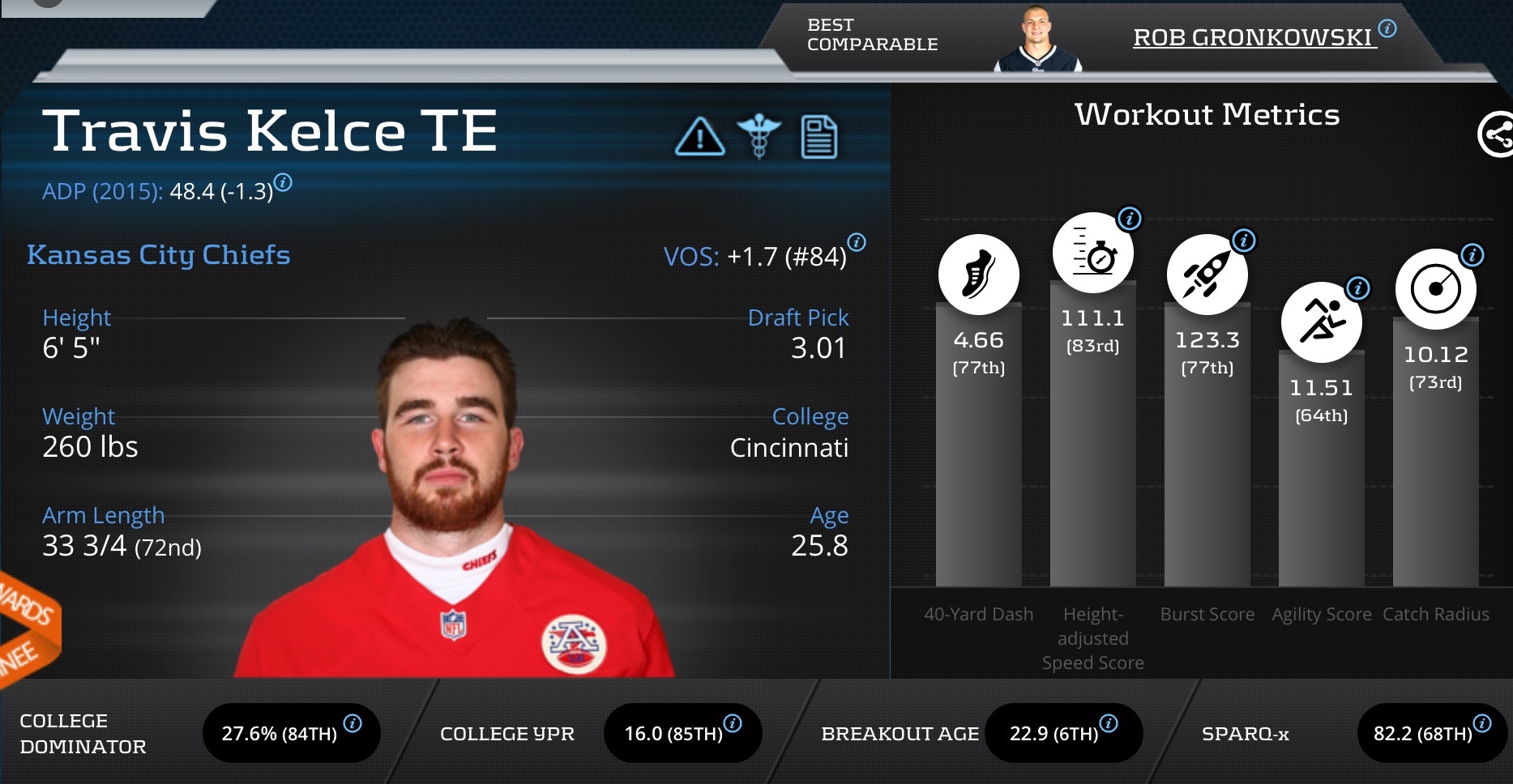1513x784 pixels.
Task: Open the Rob Gronkowski comparable player link
Action: point(1253,37)
